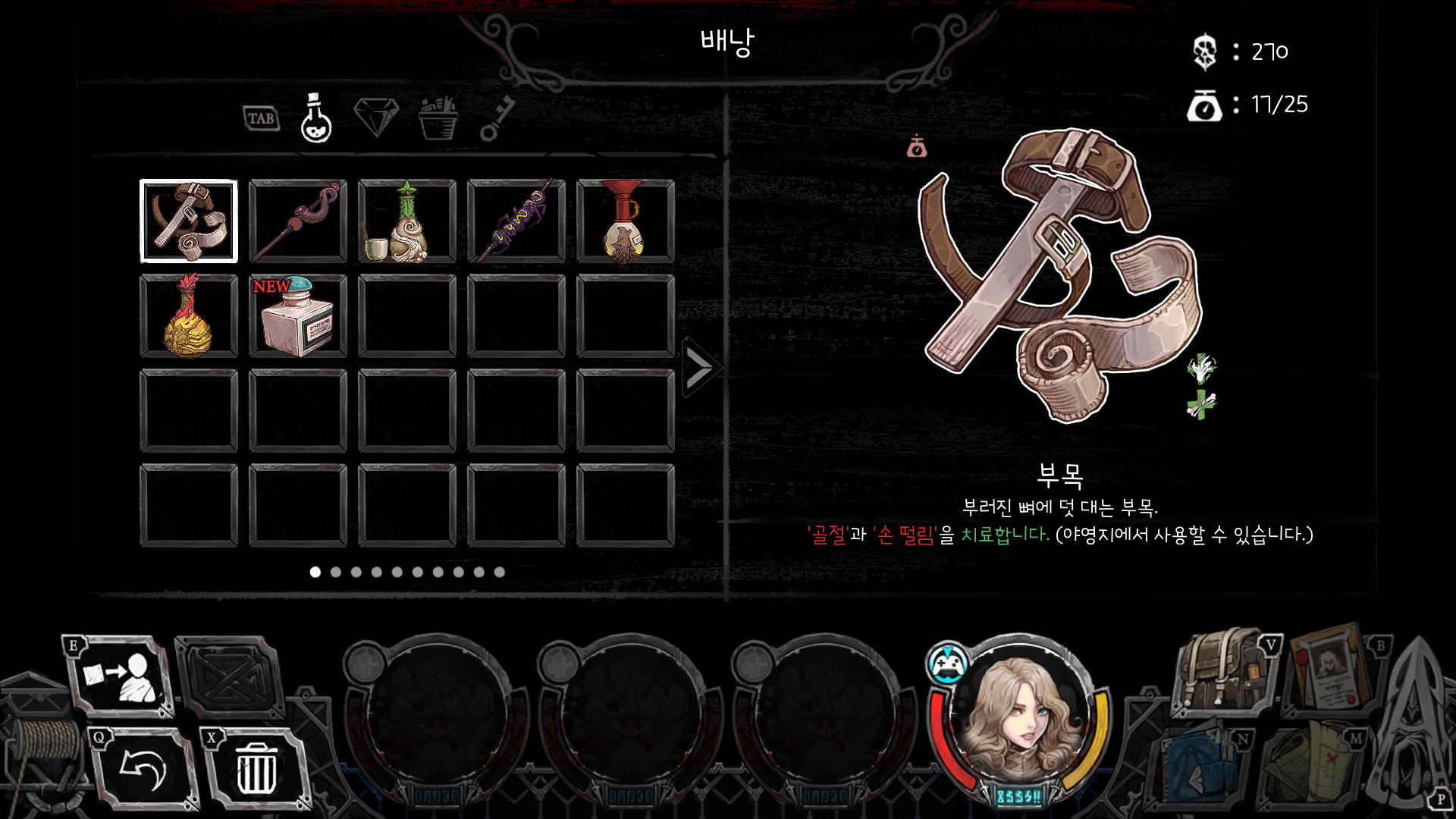
Task: Select the purple spider skewer slot
Action: [516, 221]
